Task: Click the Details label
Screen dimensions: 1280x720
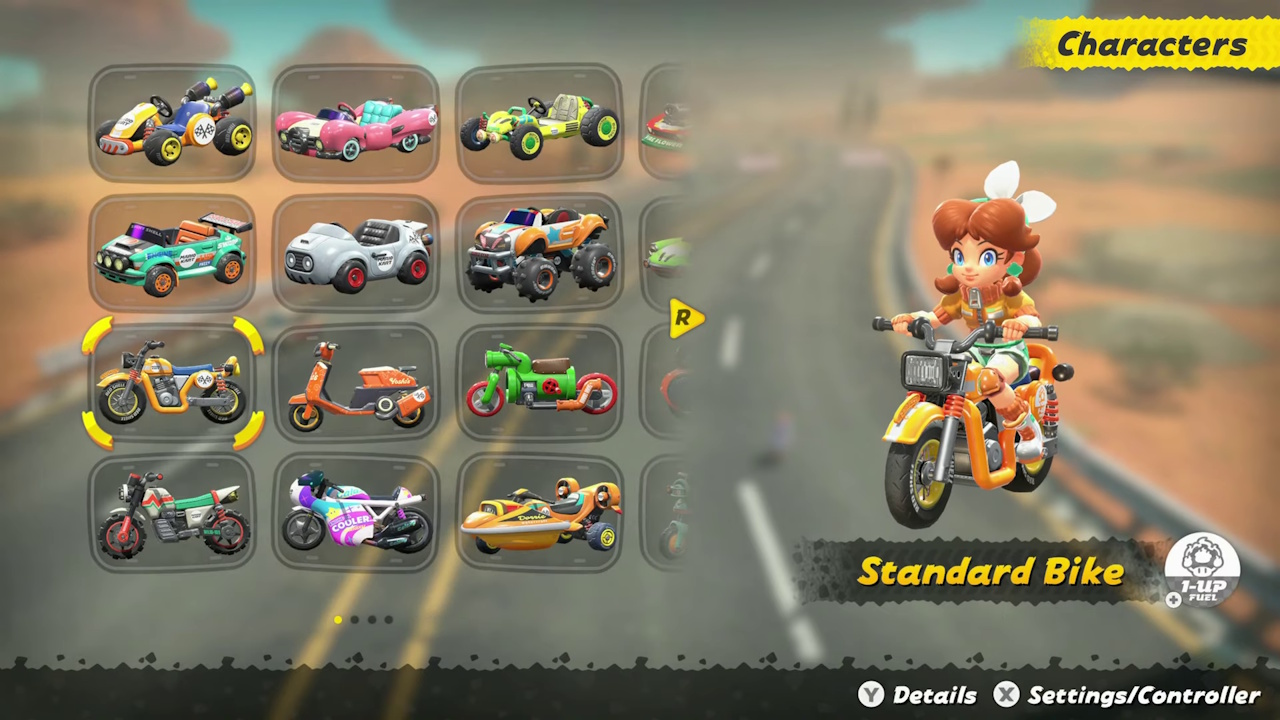Action: point(935,695)
